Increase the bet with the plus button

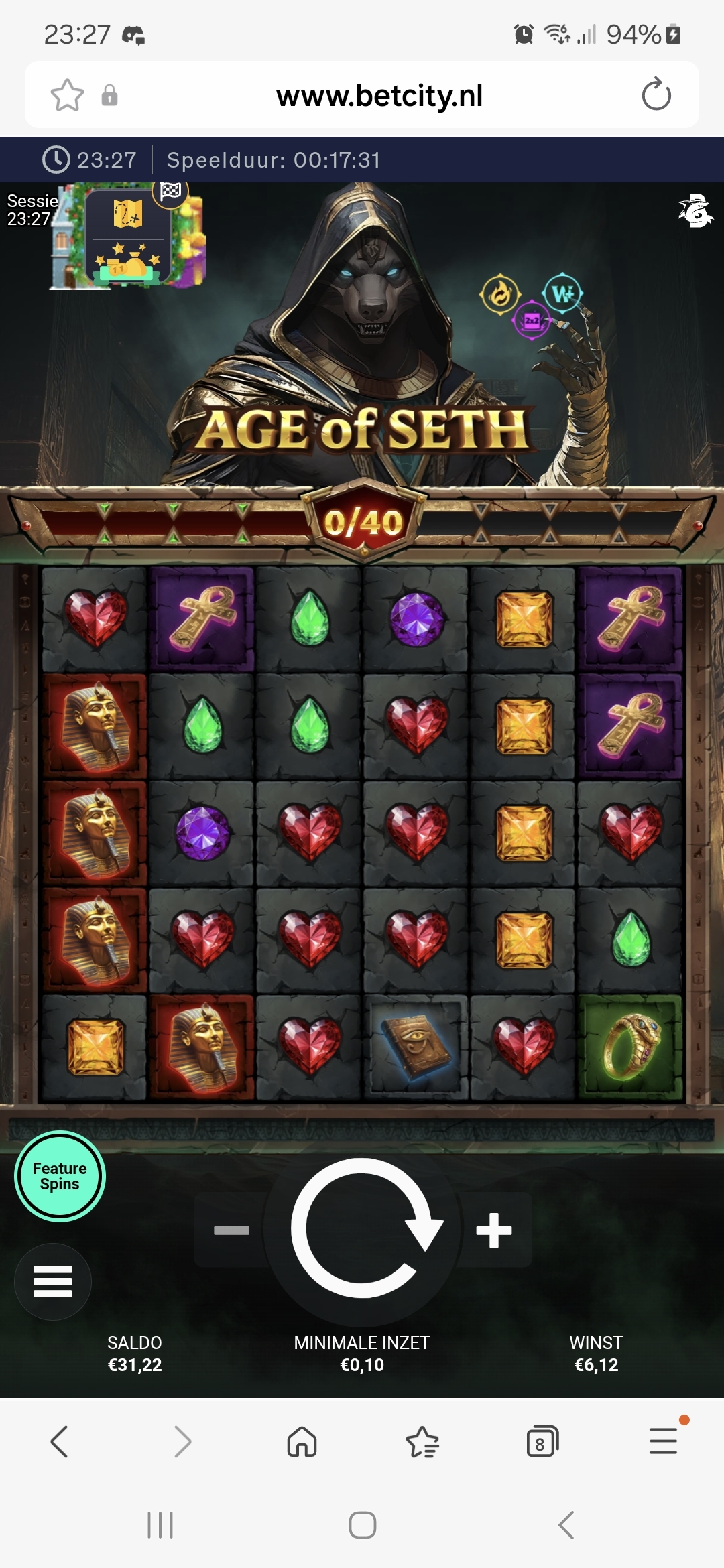pyautogui.click(x=494, y=1230)
